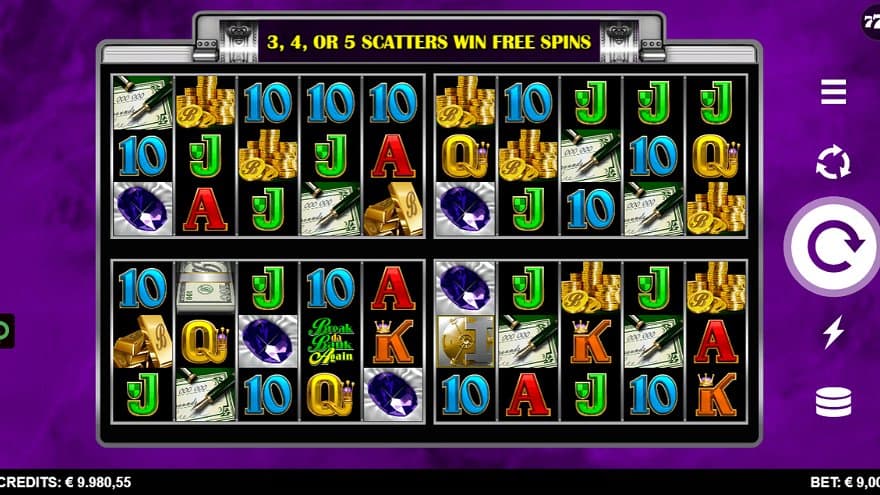Click the round badge in the top corner
The width and height of the screenshot is (880, 495).
pyautogui.click(x=871, y=20)
